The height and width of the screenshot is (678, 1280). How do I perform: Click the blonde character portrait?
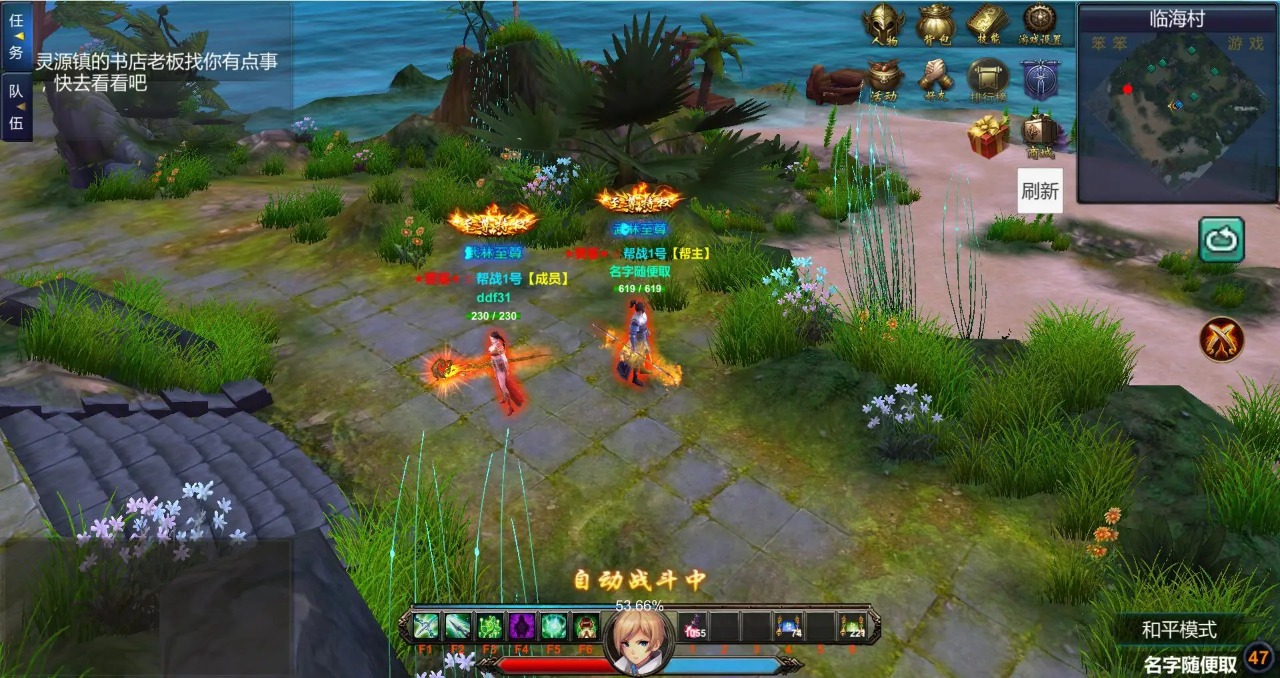point(638,637)
